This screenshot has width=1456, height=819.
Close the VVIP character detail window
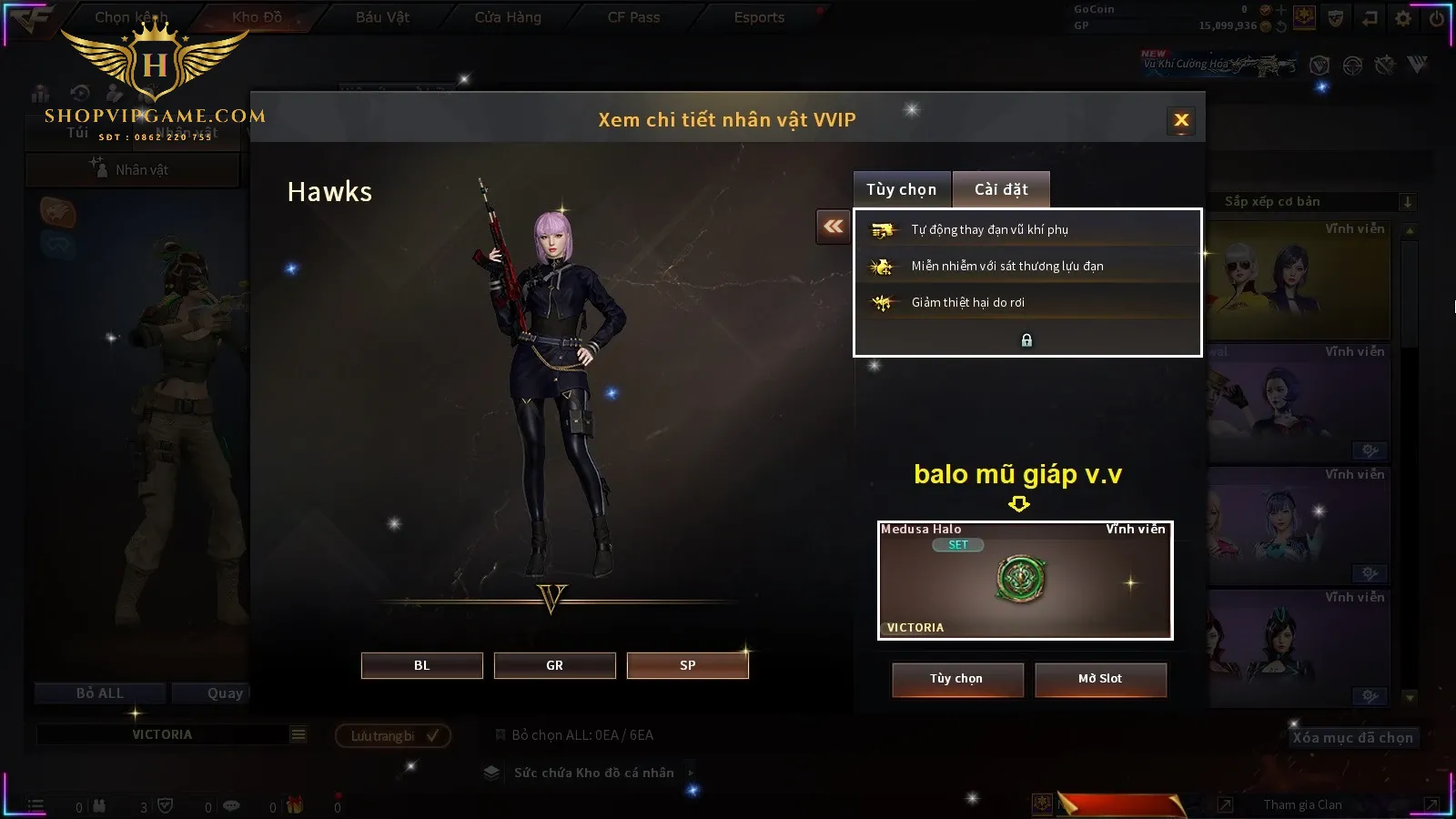click(1181, 120)
